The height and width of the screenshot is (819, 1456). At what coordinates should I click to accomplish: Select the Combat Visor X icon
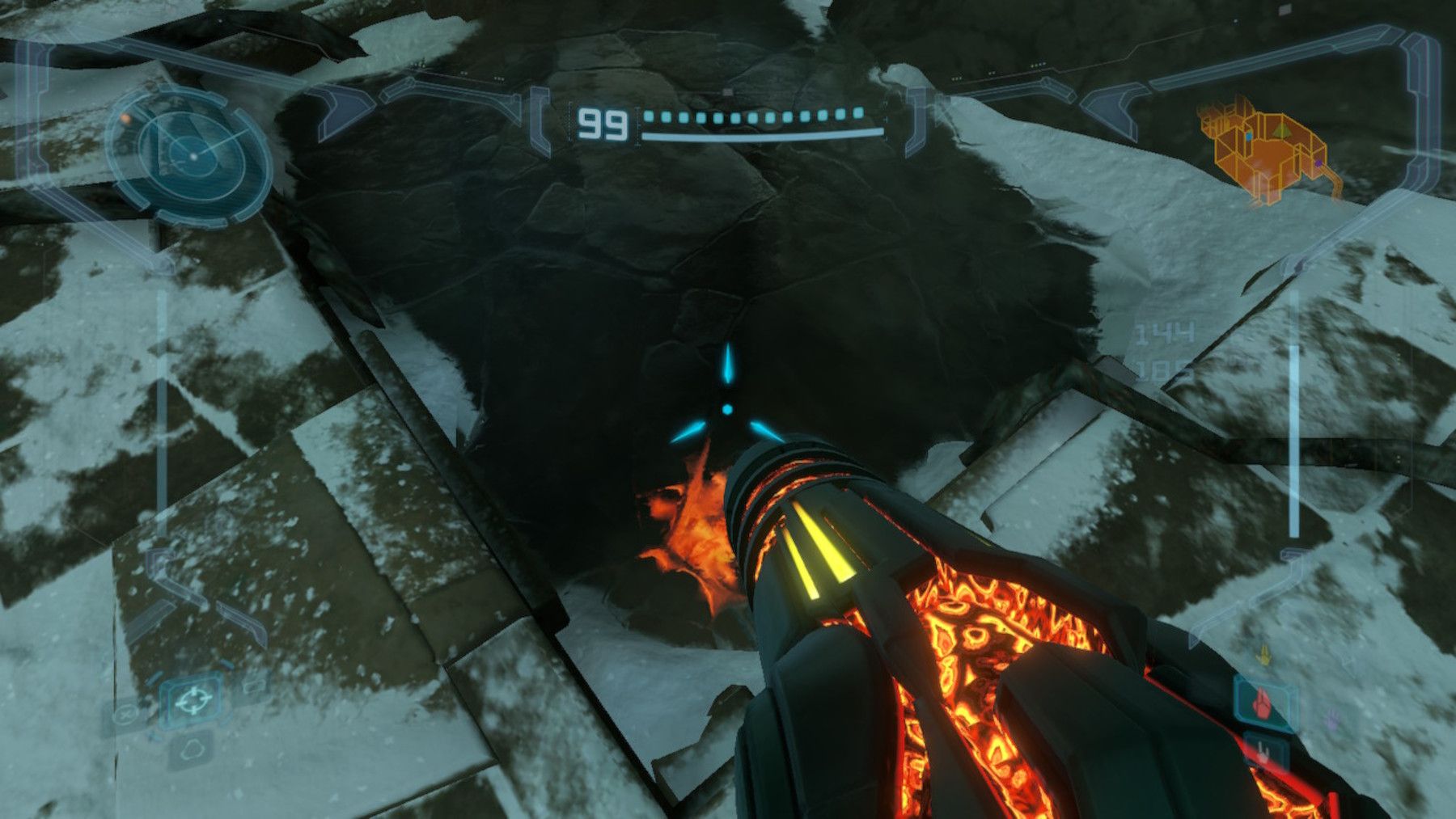click(124, 713)
